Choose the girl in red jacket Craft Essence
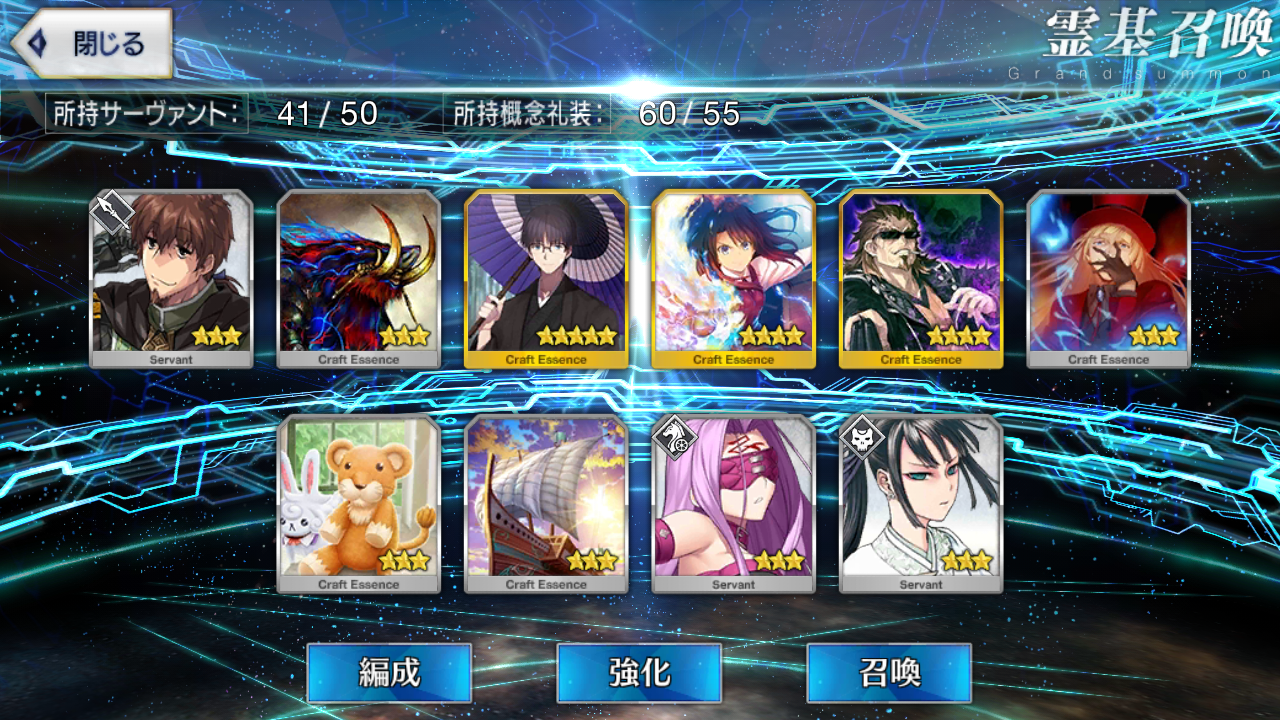This screenshot has height=720, width=1280. [x=733, y=278]
